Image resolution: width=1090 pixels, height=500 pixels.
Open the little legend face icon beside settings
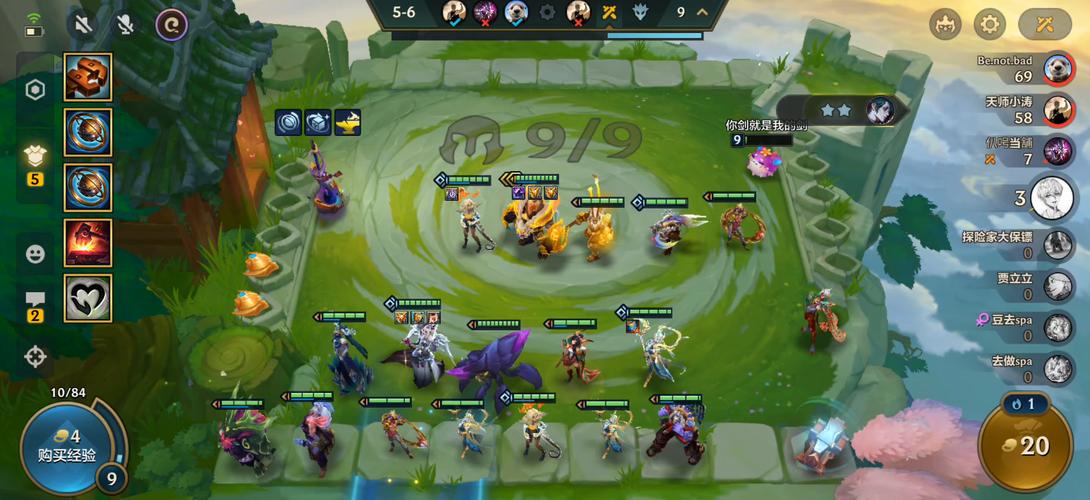[x=945, y=23]
